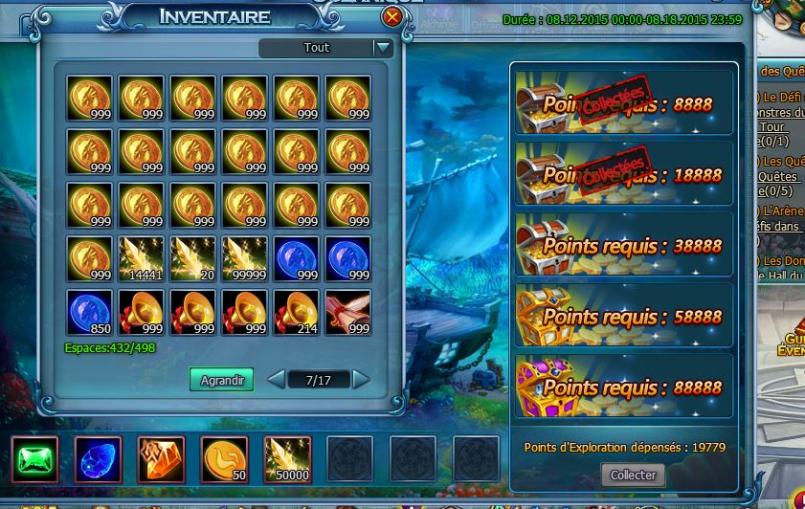Click the Agrandir button
This screenshot has height=509, width=805.
click(221, 380)
